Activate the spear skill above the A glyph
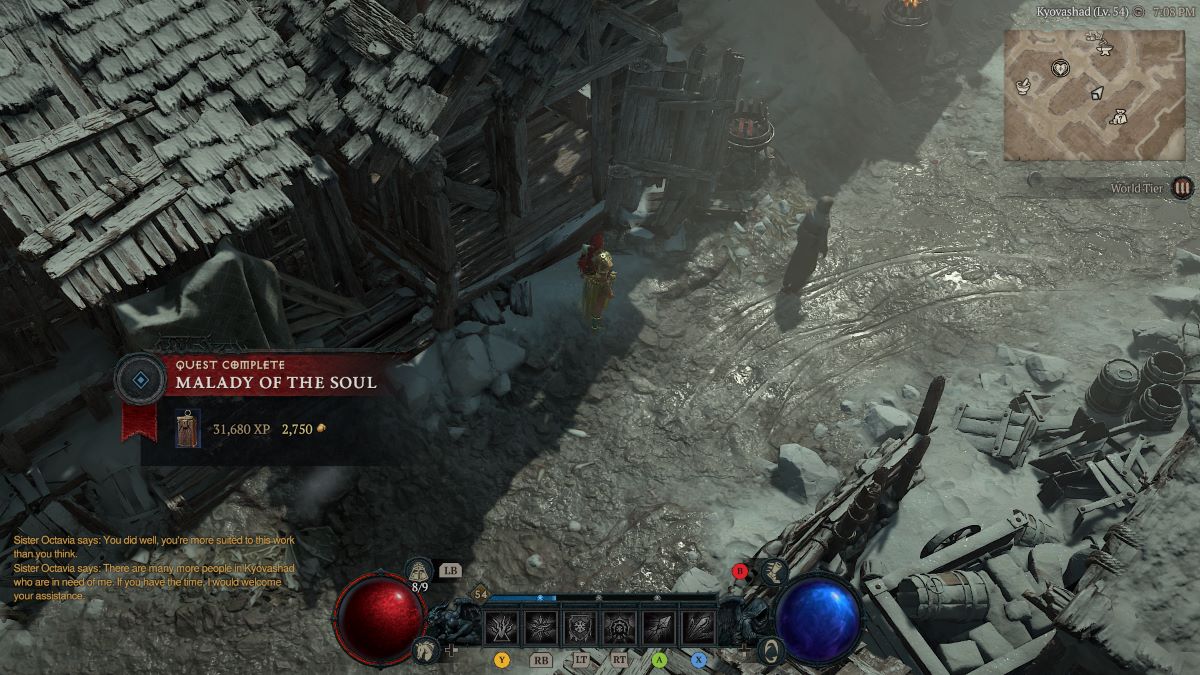Image resolution: width=1200 pixels, height=675 pixels. (658, 628)
